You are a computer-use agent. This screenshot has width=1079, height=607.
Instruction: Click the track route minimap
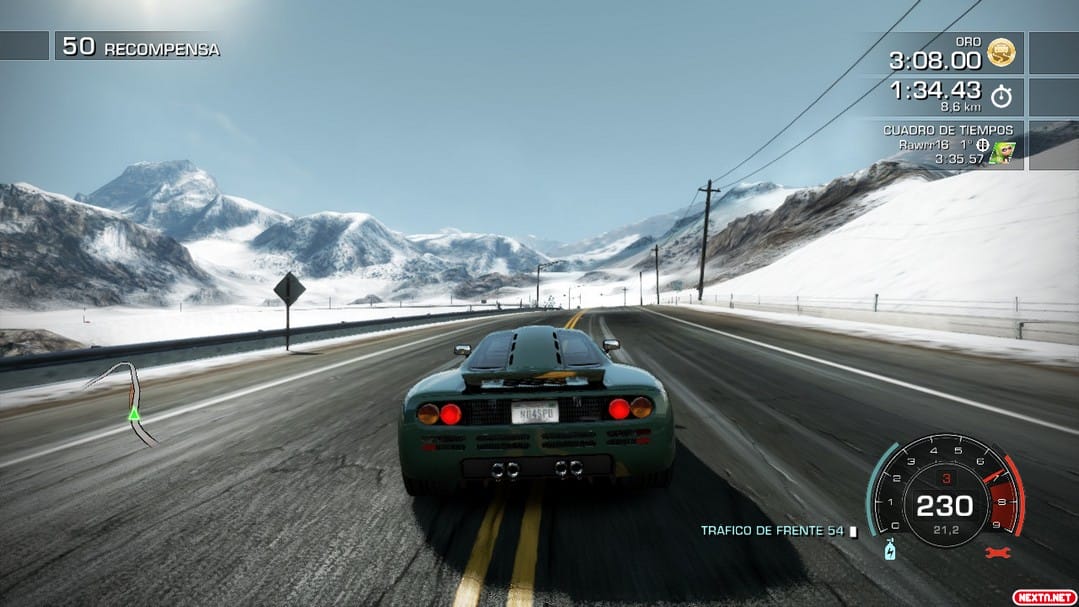tap(126, 401)
